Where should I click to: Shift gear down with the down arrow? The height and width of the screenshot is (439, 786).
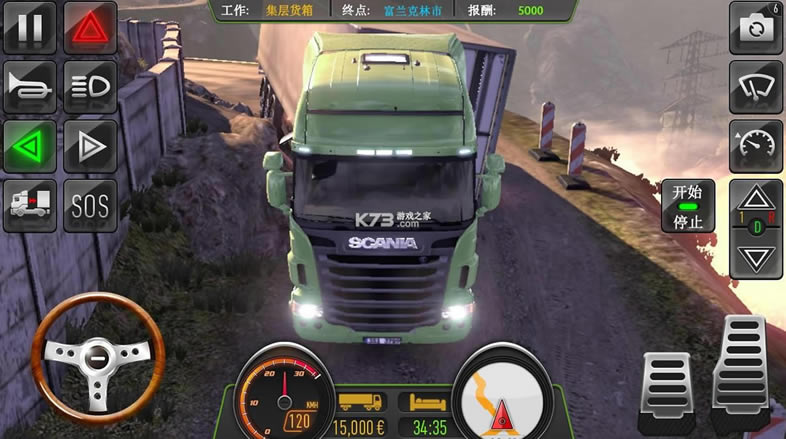tap(756, 260)
